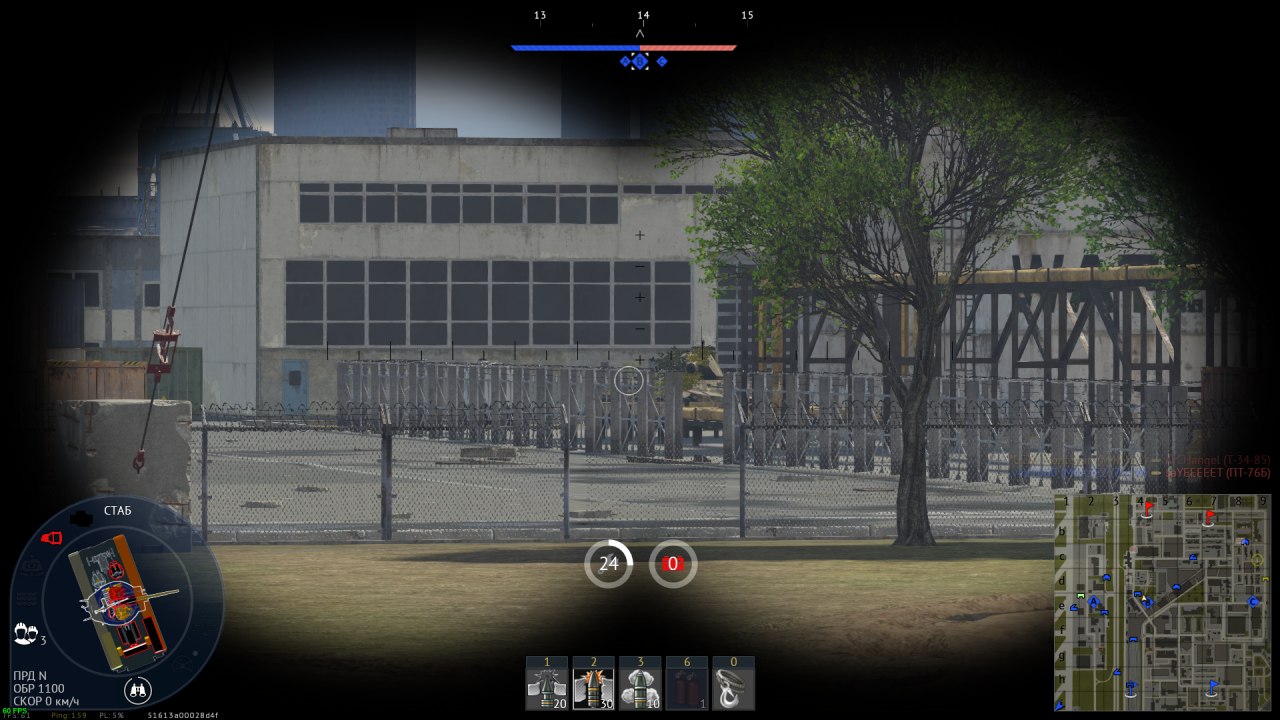Click the binoculars icon
Viewport: 1280px width, 720px height.
pyautogui.click(x=138, y=689)
